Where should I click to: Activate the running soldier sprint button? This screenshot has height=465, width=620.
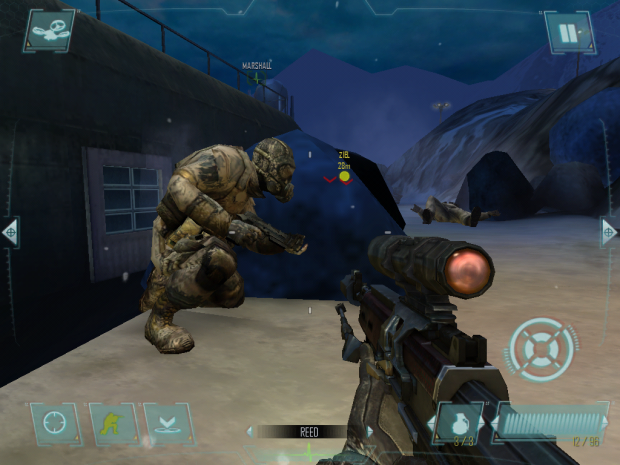(111, 423)
